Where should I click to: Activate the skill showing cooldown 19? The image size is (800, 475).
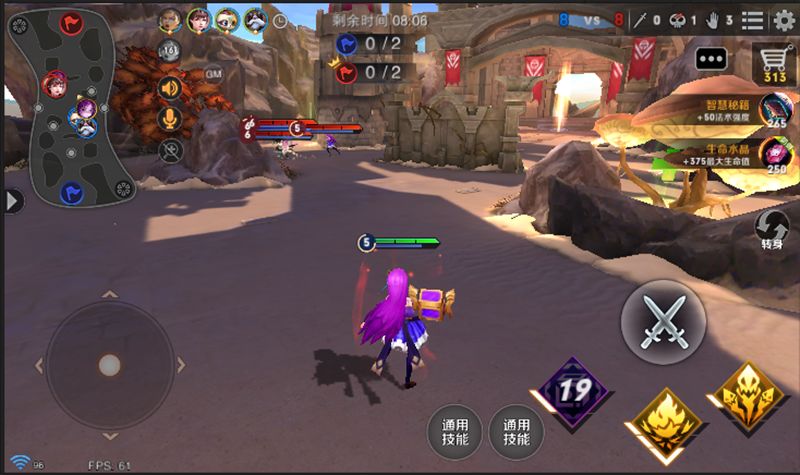point(574,391)
